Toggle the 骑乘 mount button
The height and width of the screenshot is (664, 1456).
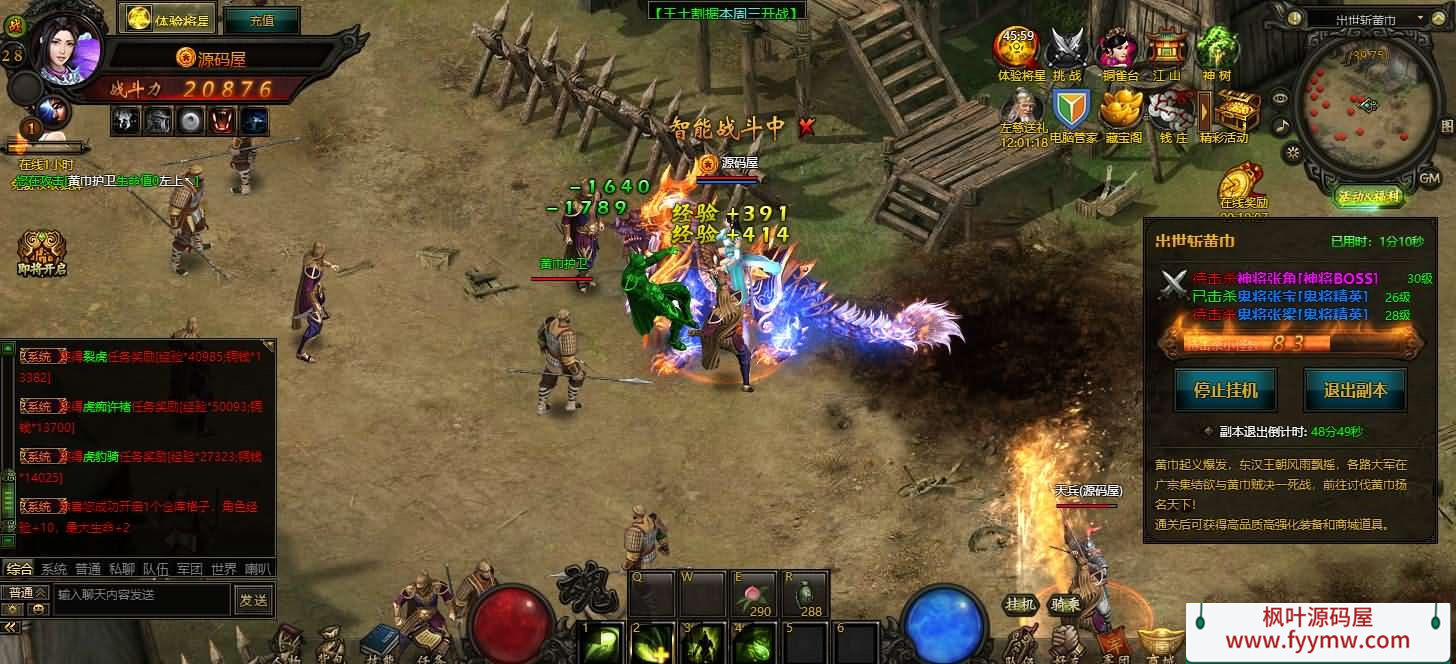click(x=1064, y=604)
